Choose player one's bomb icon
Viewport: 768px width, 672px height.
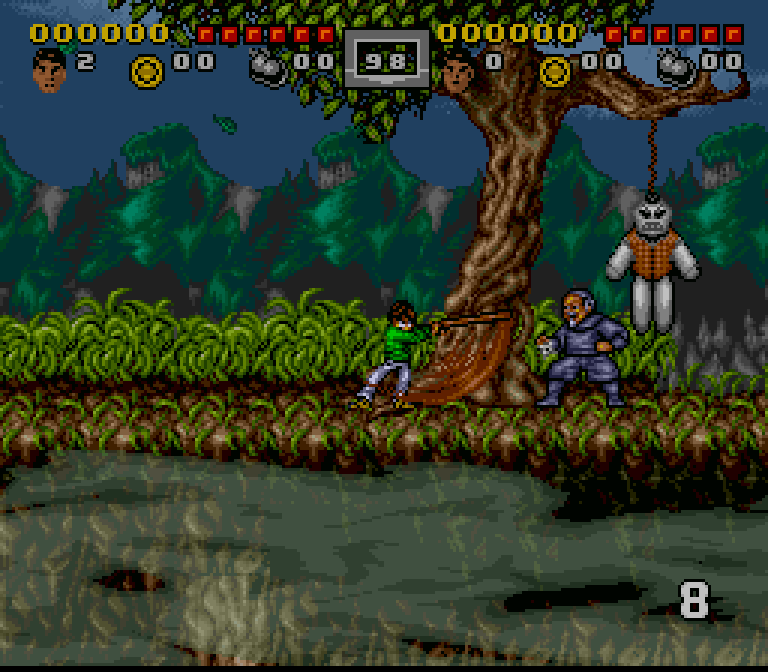tap(268, 68)
